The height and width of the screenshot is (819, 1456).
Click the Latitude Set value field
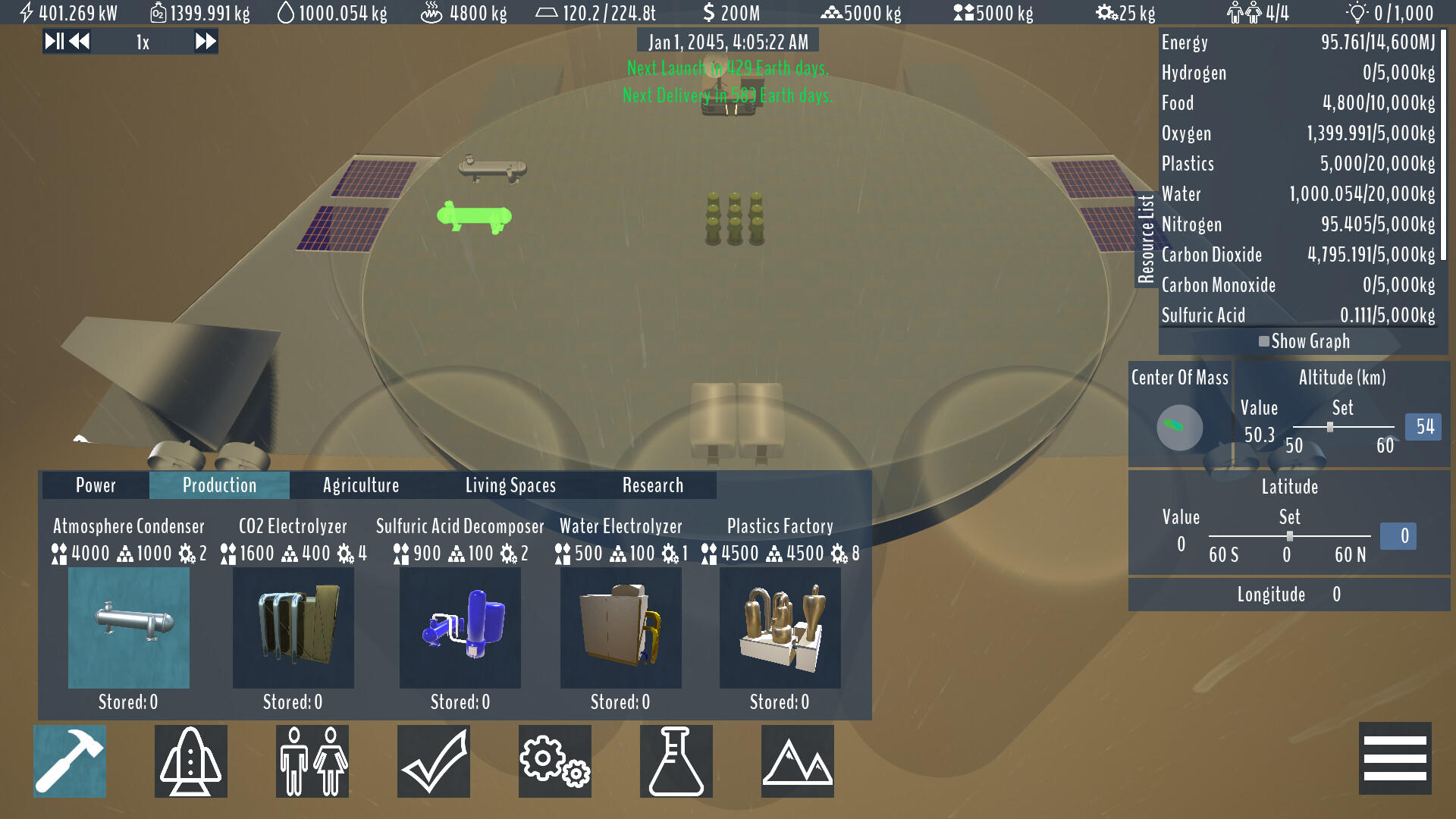[x=1399, y=536]
